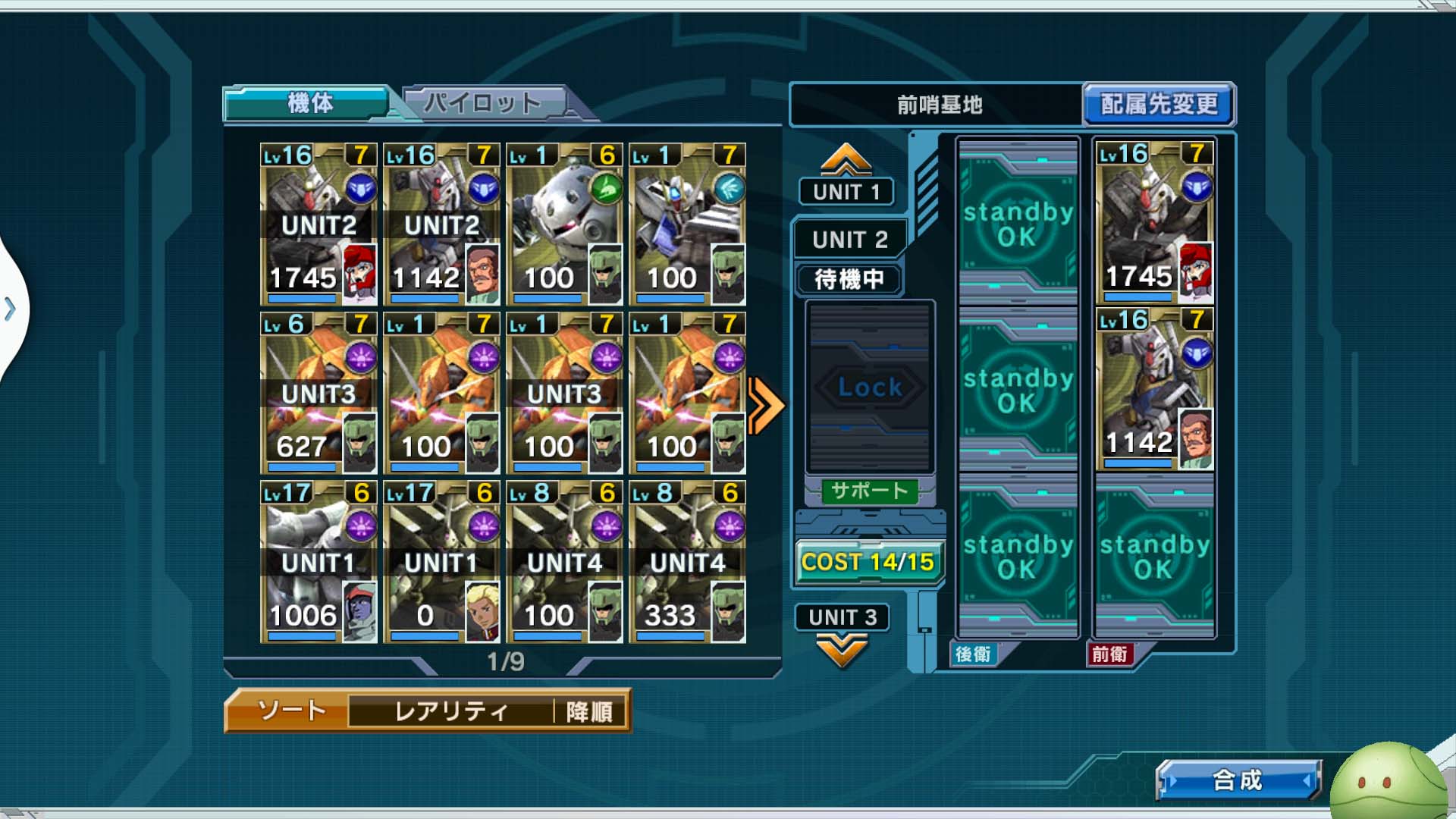Choose the Lv8 UNIT4 mech with 333

tap(687, 562)
